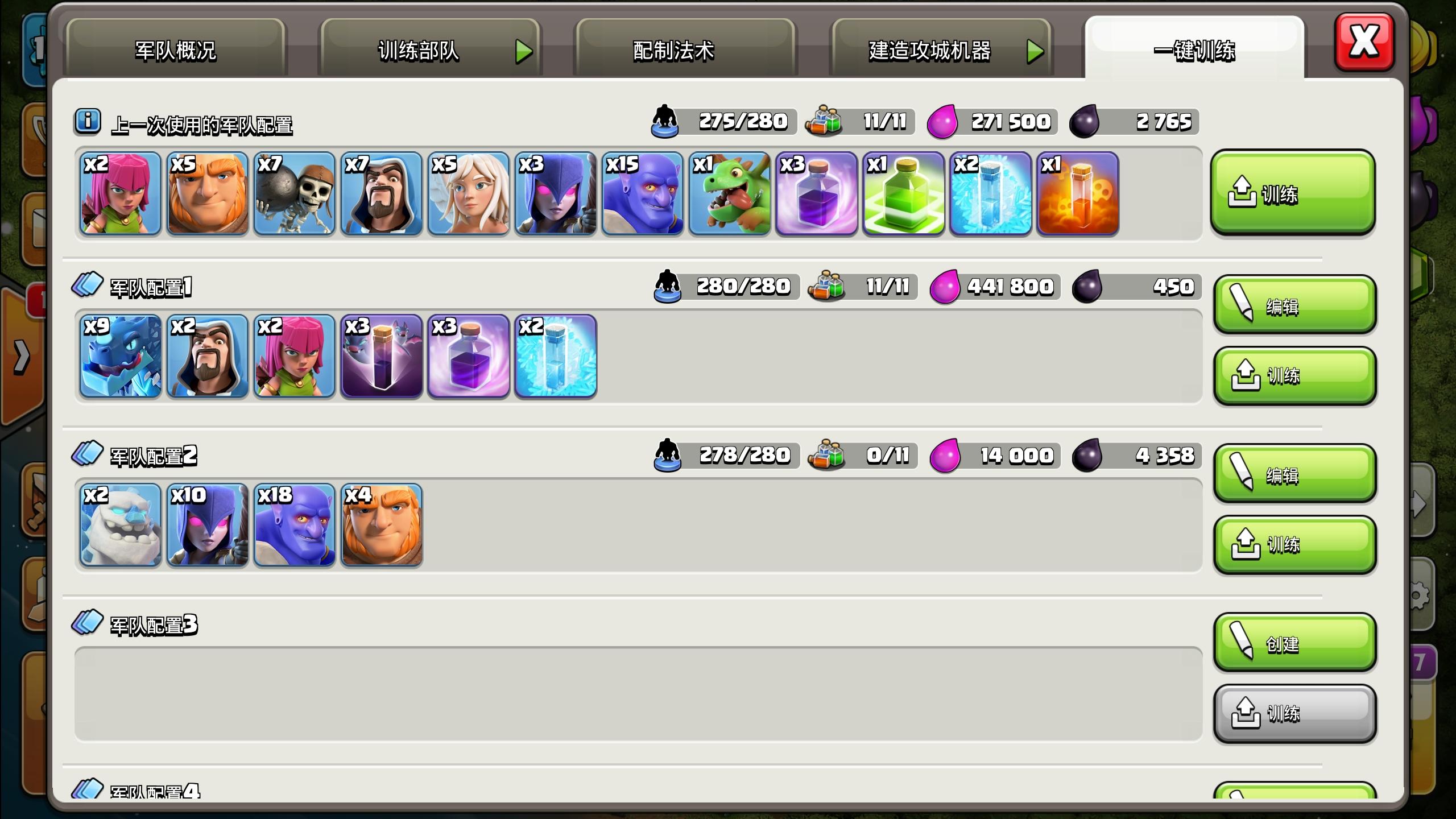Select the Electro Dragon icon in 军队配置1
The height and width of the screenshot is (819, 1456).
click(120, 357)
